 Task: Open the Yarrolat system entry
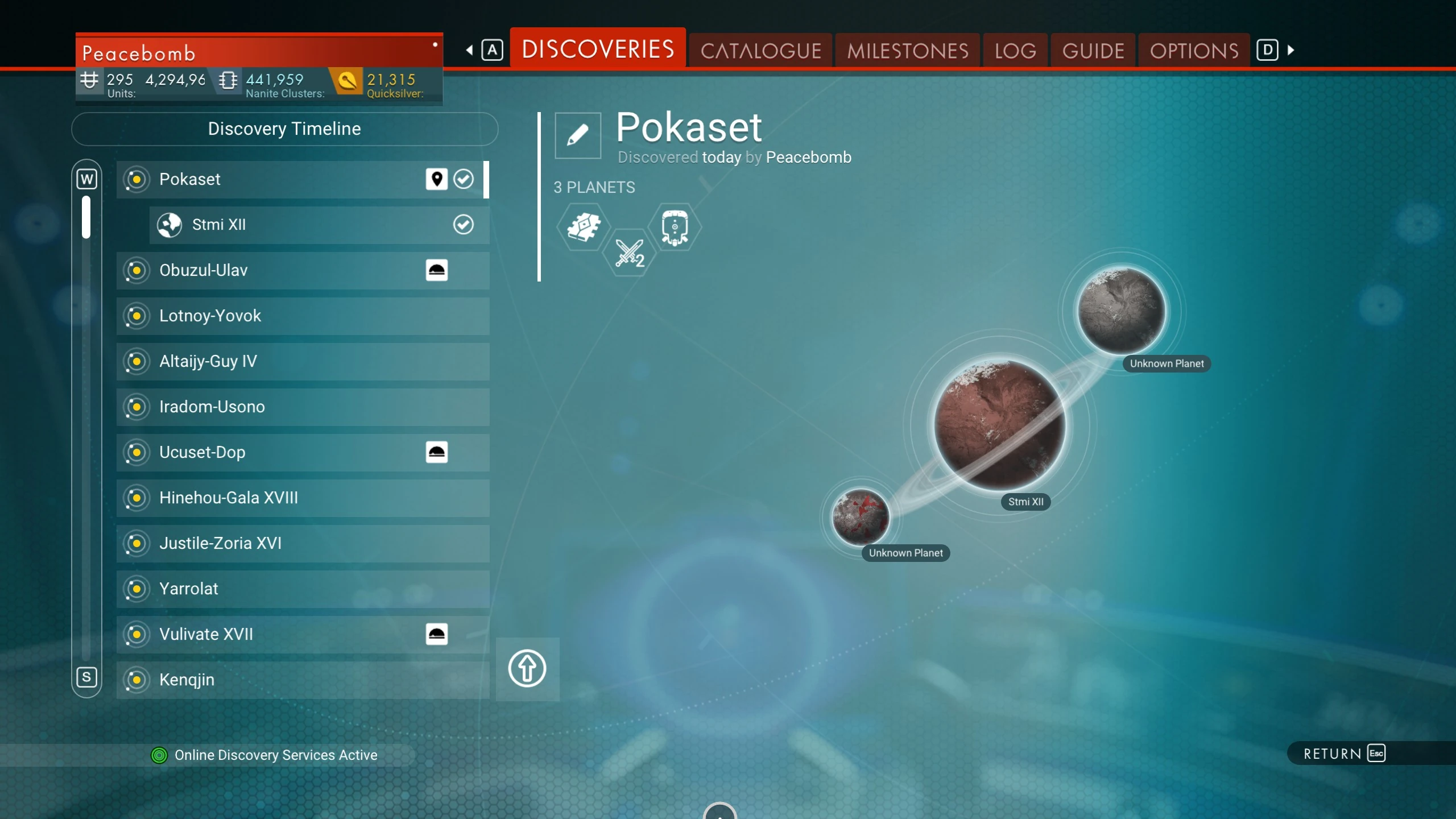[303, 589]
